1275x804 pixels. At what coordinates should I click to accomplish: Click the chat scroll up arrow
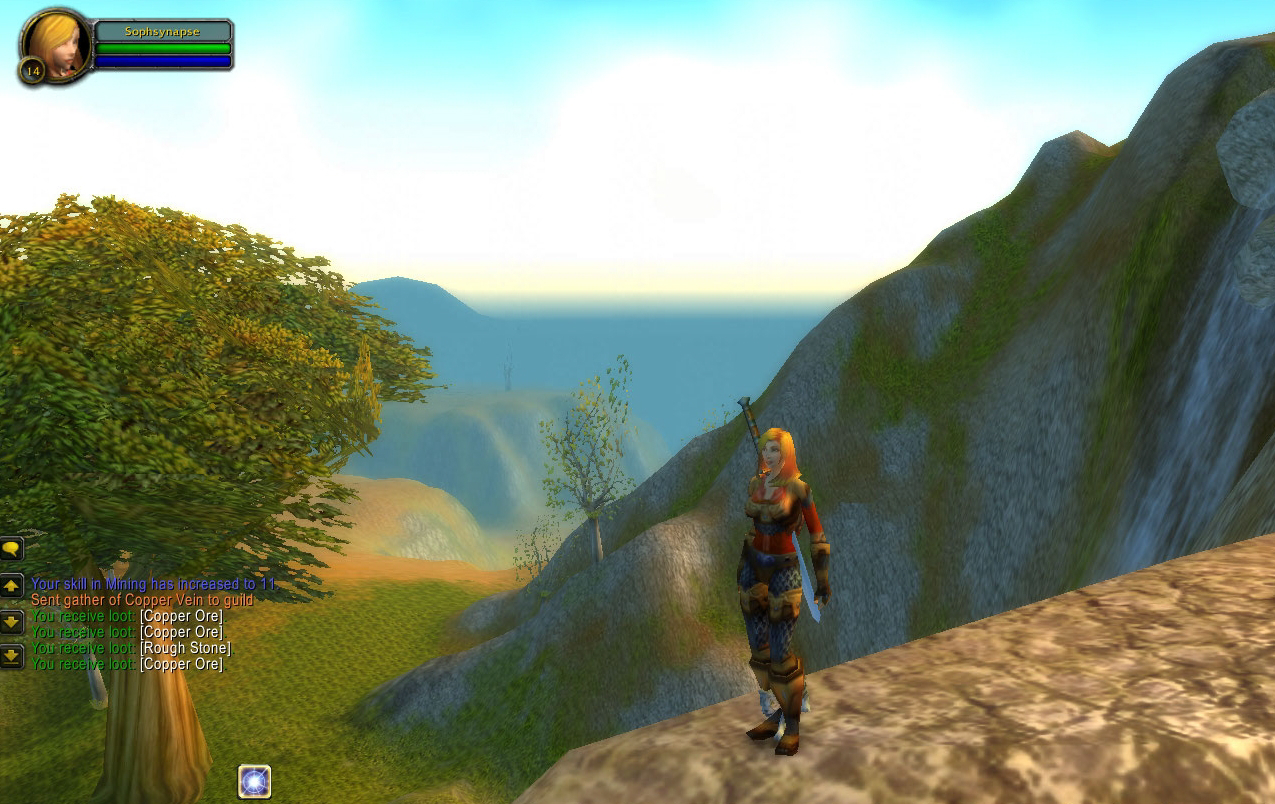12,586
